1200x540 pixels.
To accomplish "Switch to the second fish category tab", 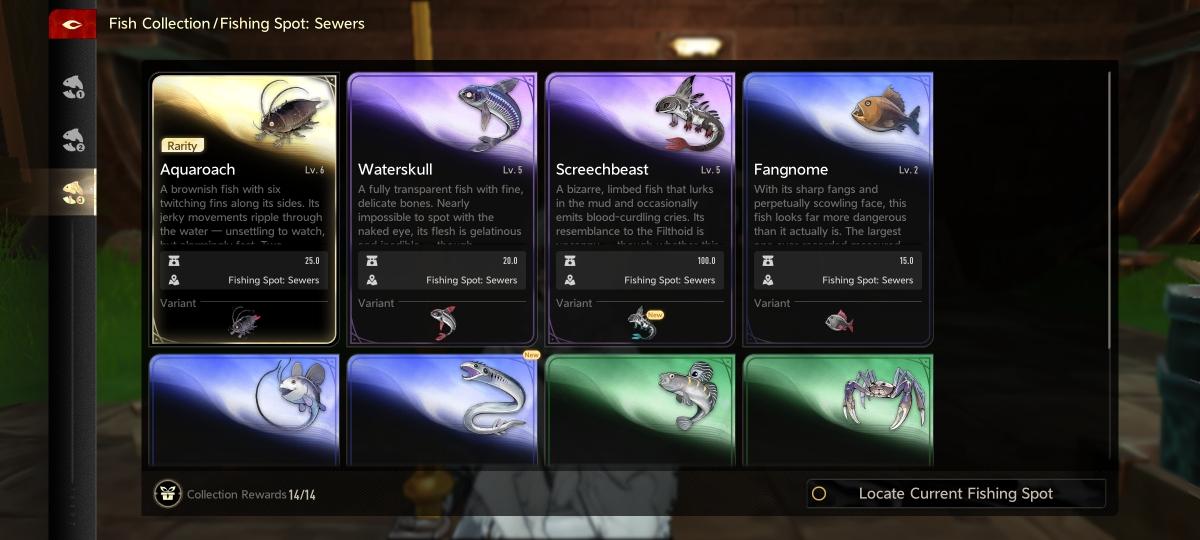I will 72,139.
